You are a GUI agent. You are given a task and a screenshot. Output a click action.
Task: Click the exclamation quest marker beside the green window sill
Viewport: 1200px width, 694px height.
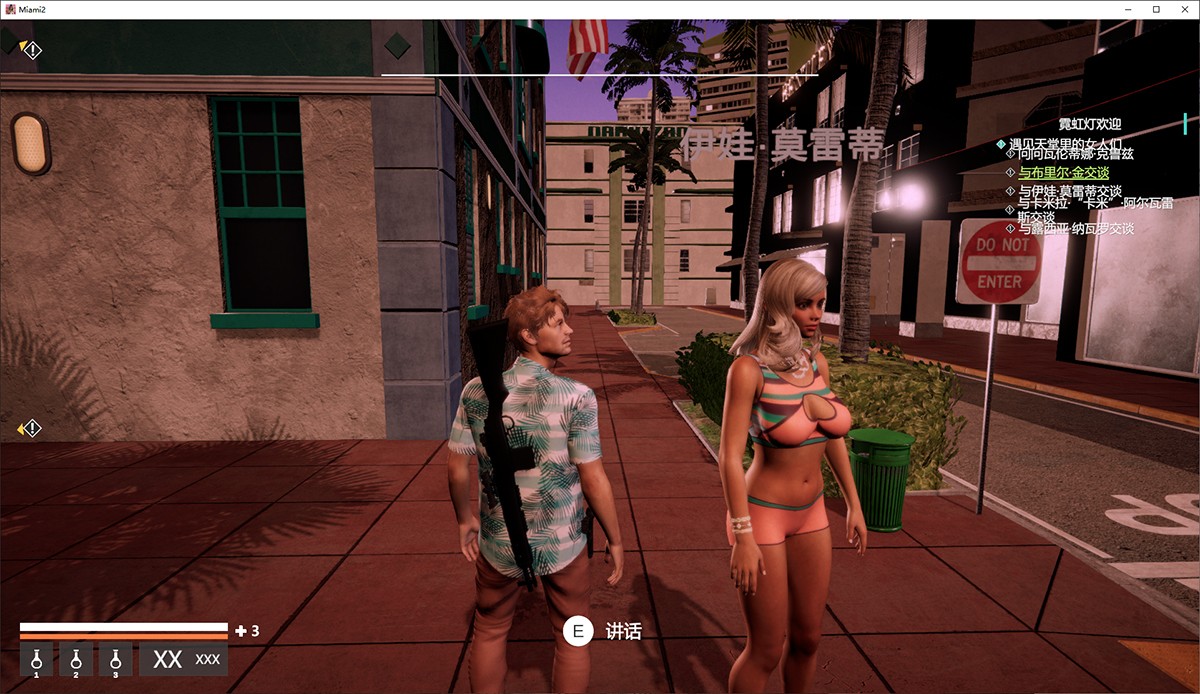[30, 429]
